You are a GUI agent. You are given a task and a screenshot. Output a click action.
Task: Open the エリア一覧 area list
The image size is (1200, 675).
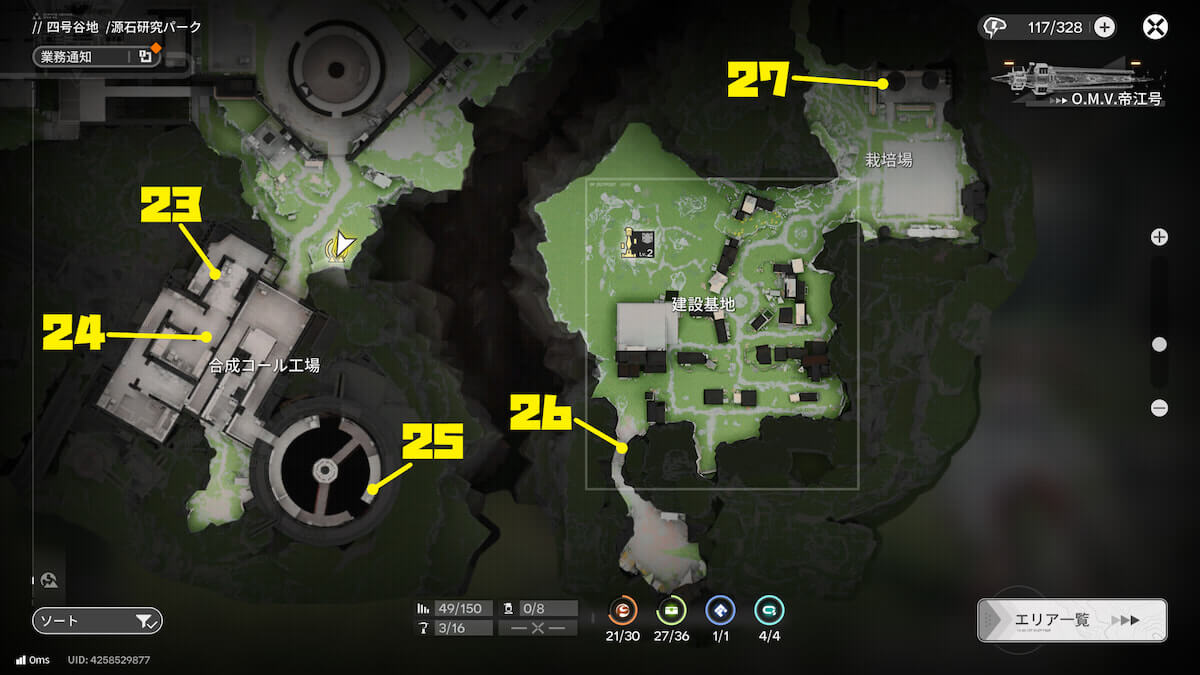click(x=1072, y=620)
